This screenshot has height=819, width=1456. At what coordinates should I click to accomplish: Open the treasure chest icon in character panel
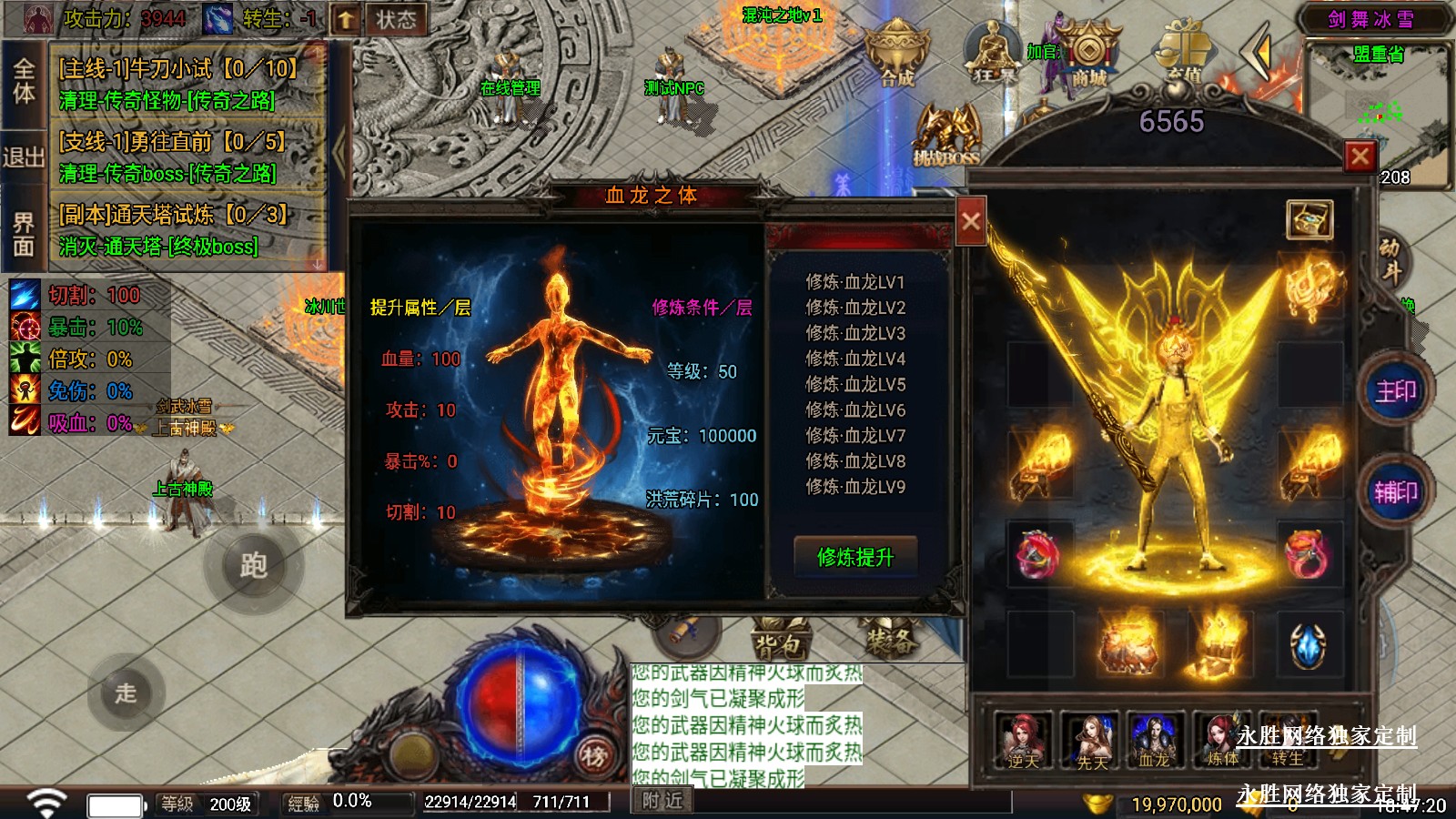pos(1309,219)
